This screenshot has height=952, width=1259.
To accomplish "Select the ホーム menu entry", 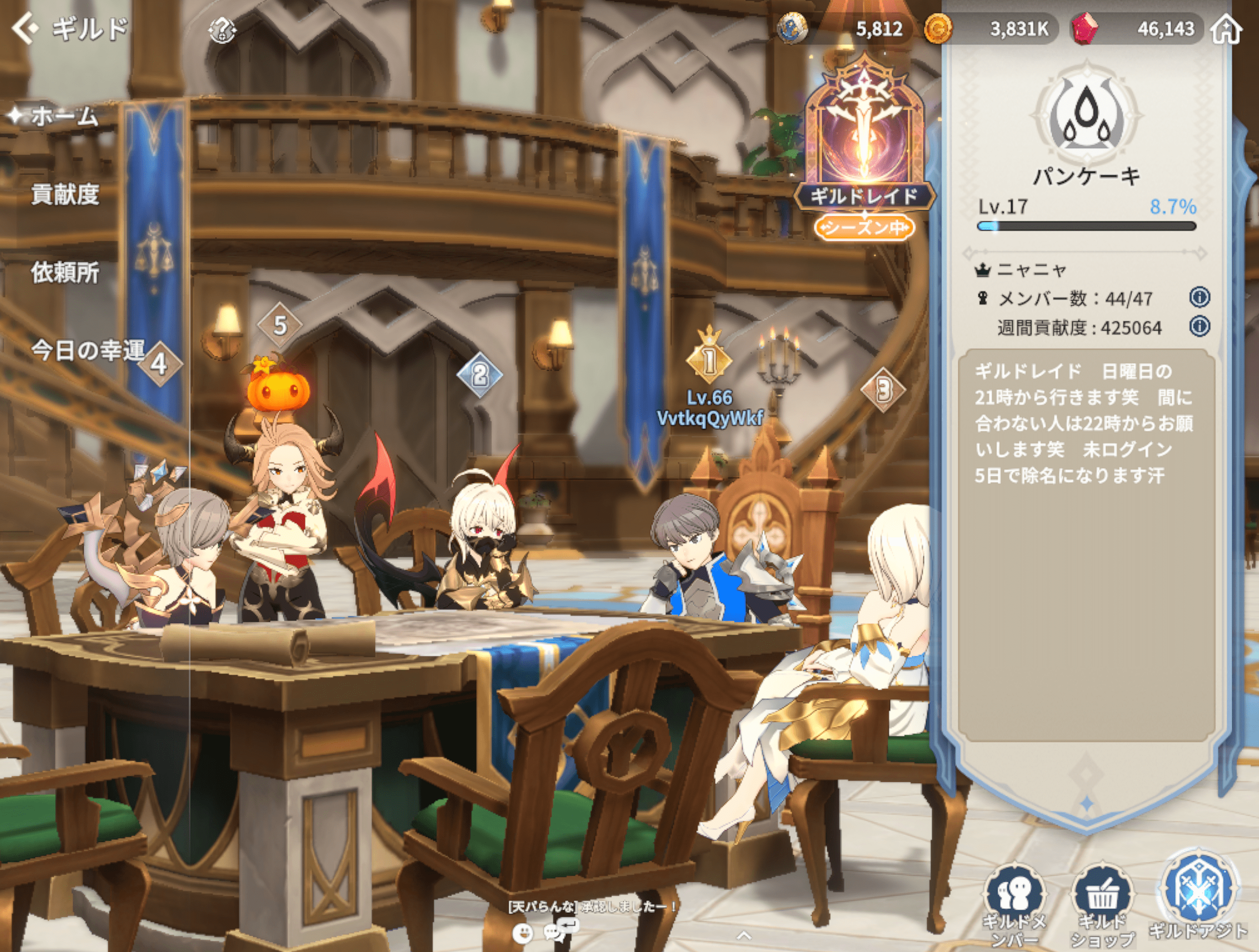I will (63, 116).
